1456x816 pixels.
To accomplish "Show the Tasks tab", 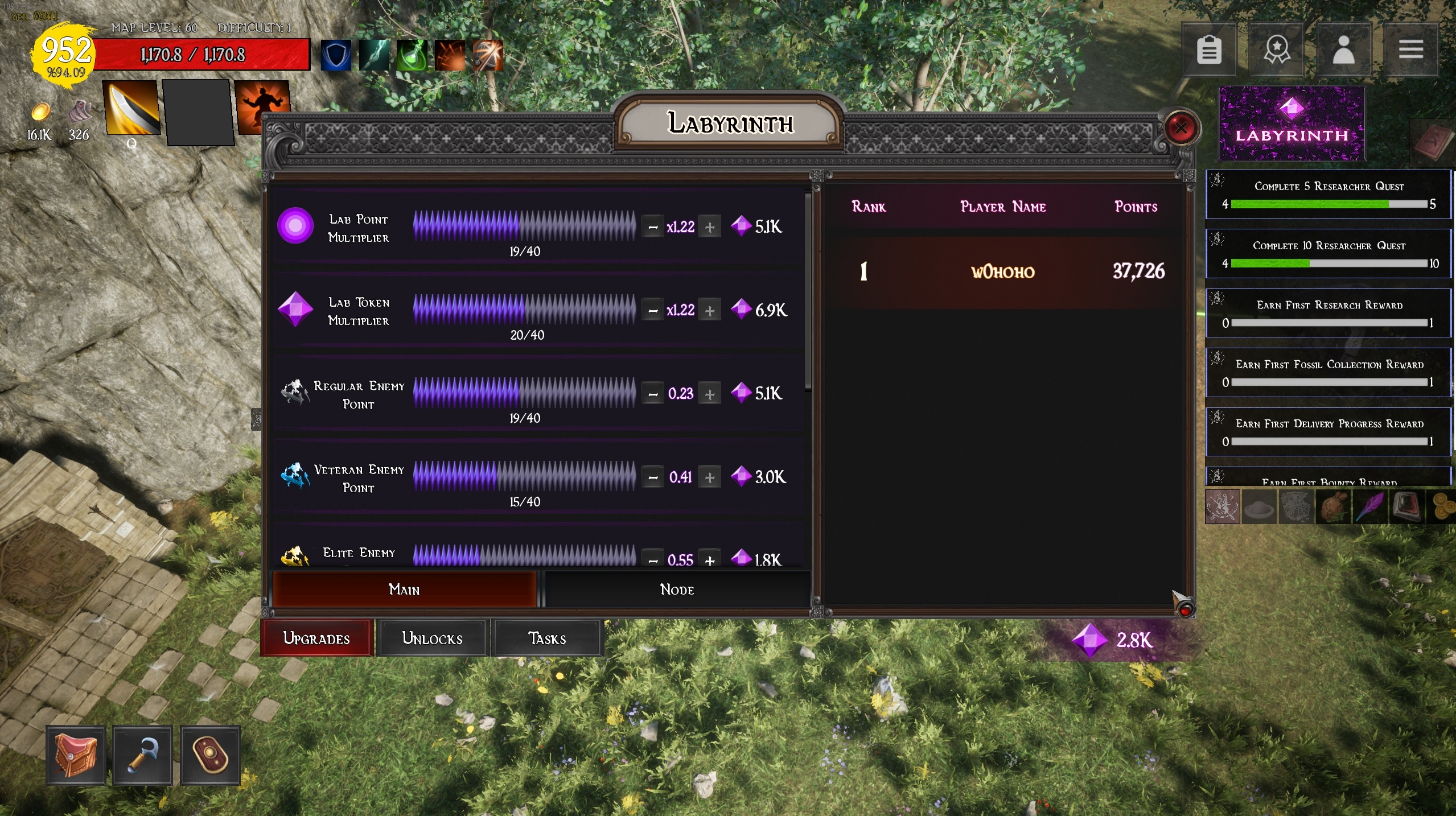I will pos(547,638).
